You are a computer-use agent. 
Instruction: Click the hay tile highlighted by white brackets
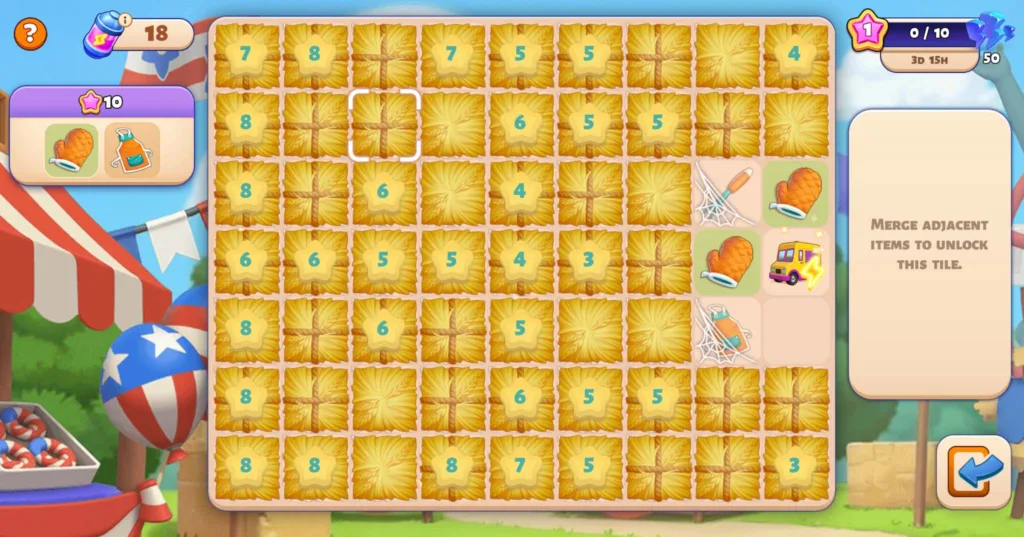384,125
